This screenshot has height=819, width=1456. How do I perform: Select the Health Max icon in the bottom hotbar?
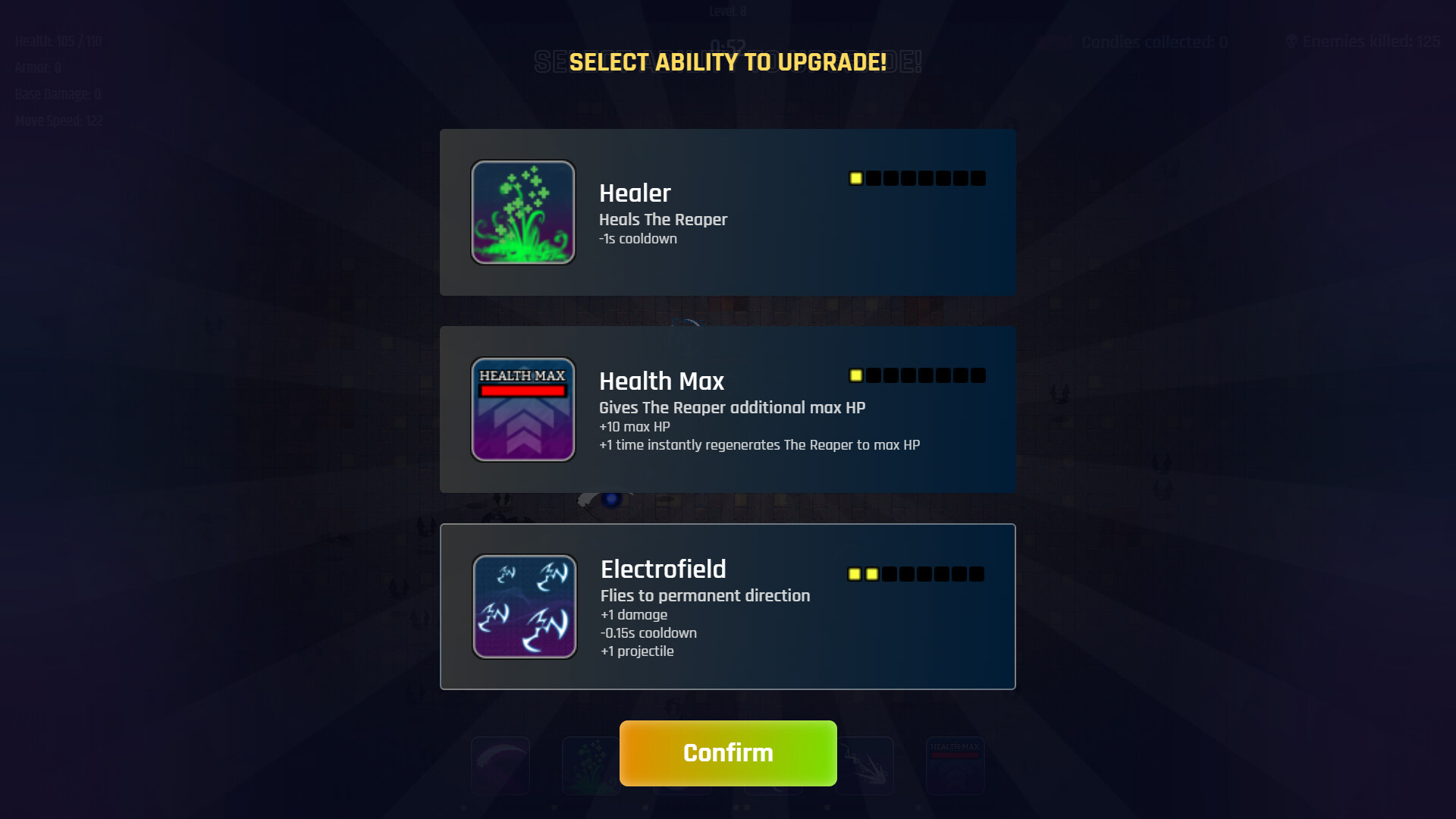(955, 764)
